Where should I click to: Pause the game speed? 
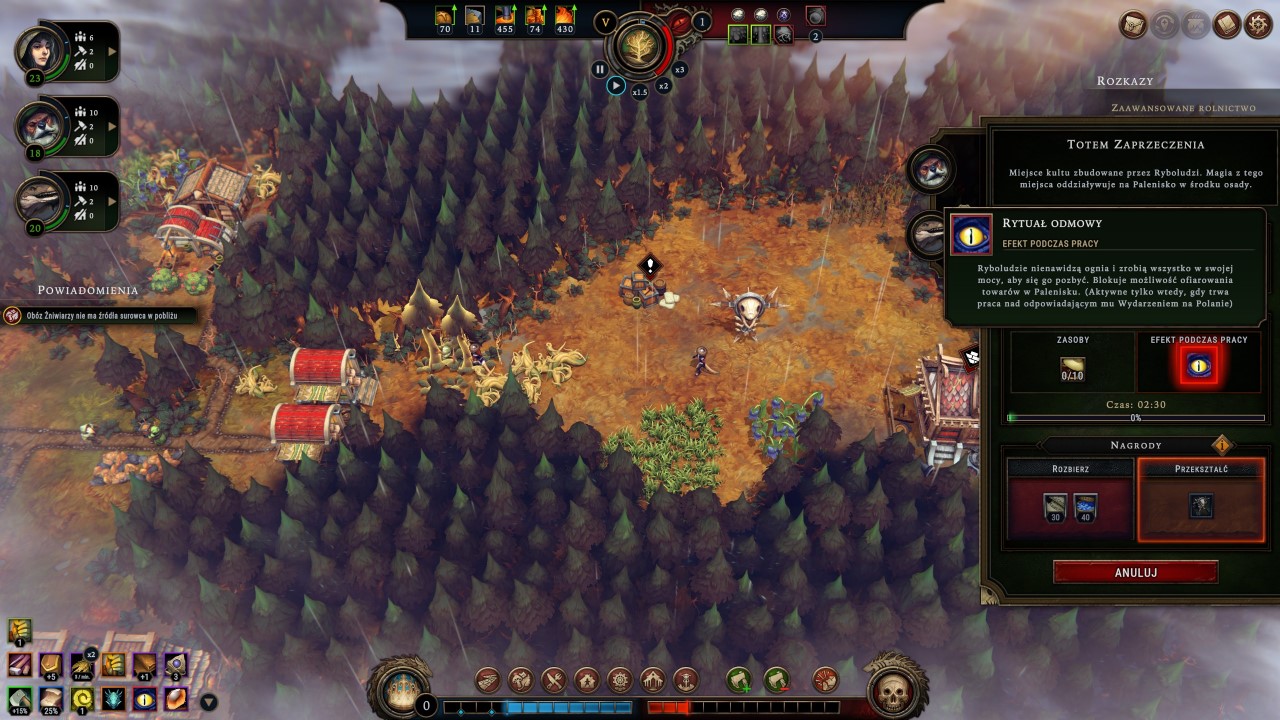tap(599, 69)
